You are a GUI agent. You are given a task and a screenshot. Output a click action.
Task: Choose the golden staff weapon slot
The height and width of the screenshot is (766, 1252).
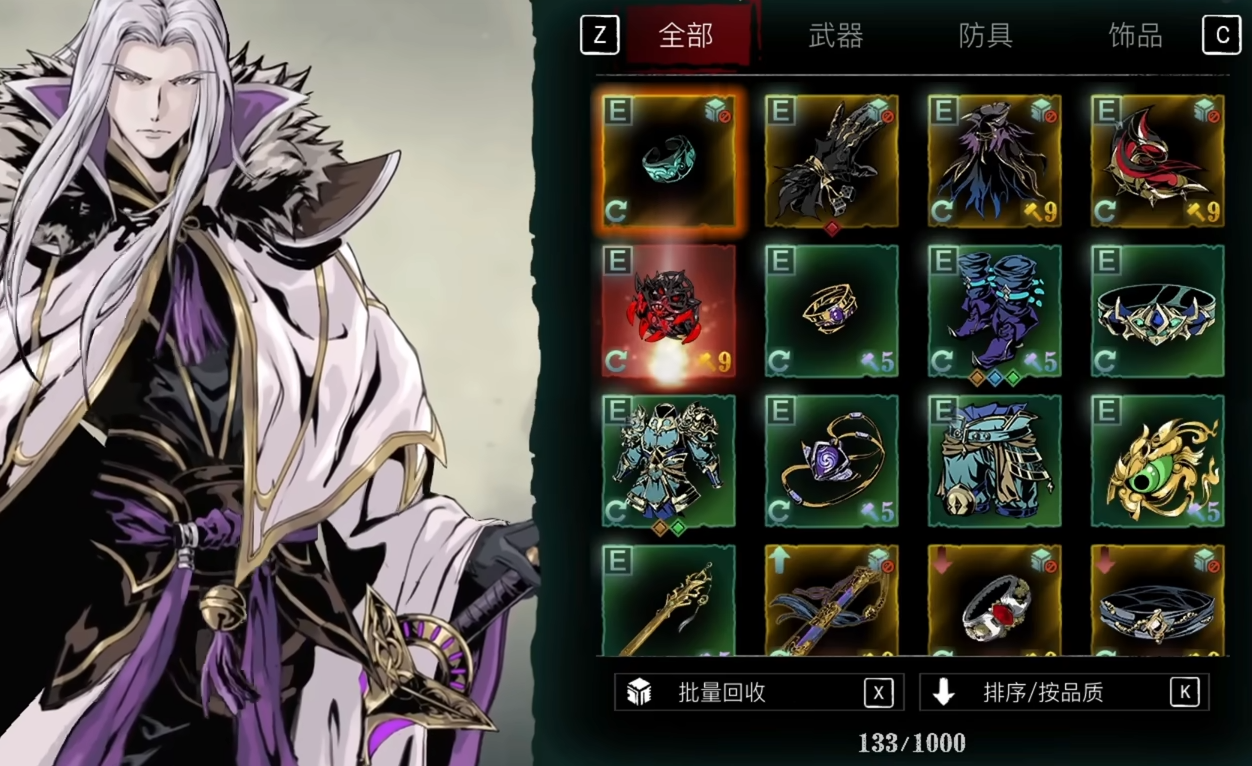(668, 602)
